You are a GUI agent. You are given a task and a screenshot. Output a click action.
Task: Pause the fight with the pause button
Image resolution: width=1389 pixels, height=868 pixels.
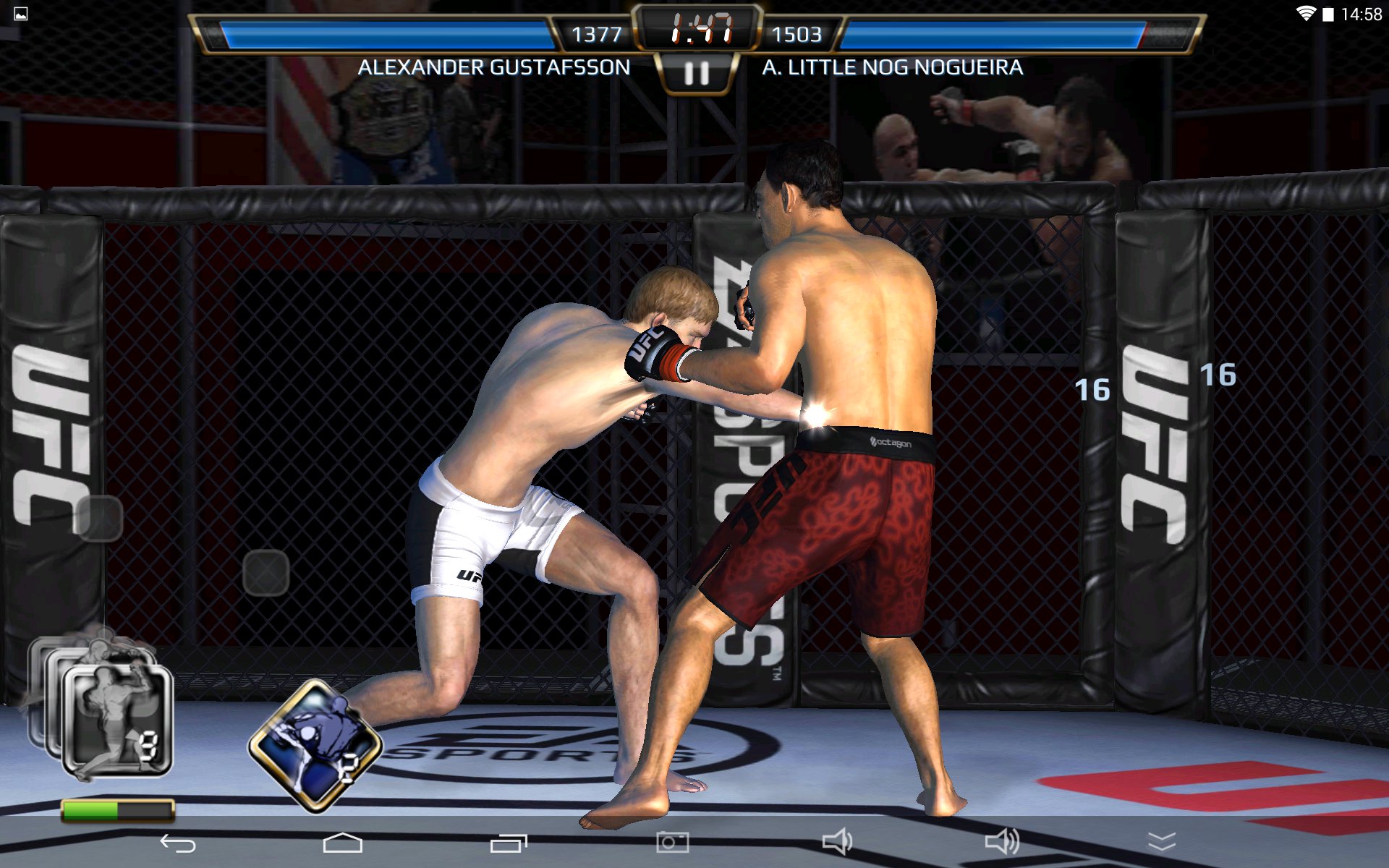click(x=696, y=73)
